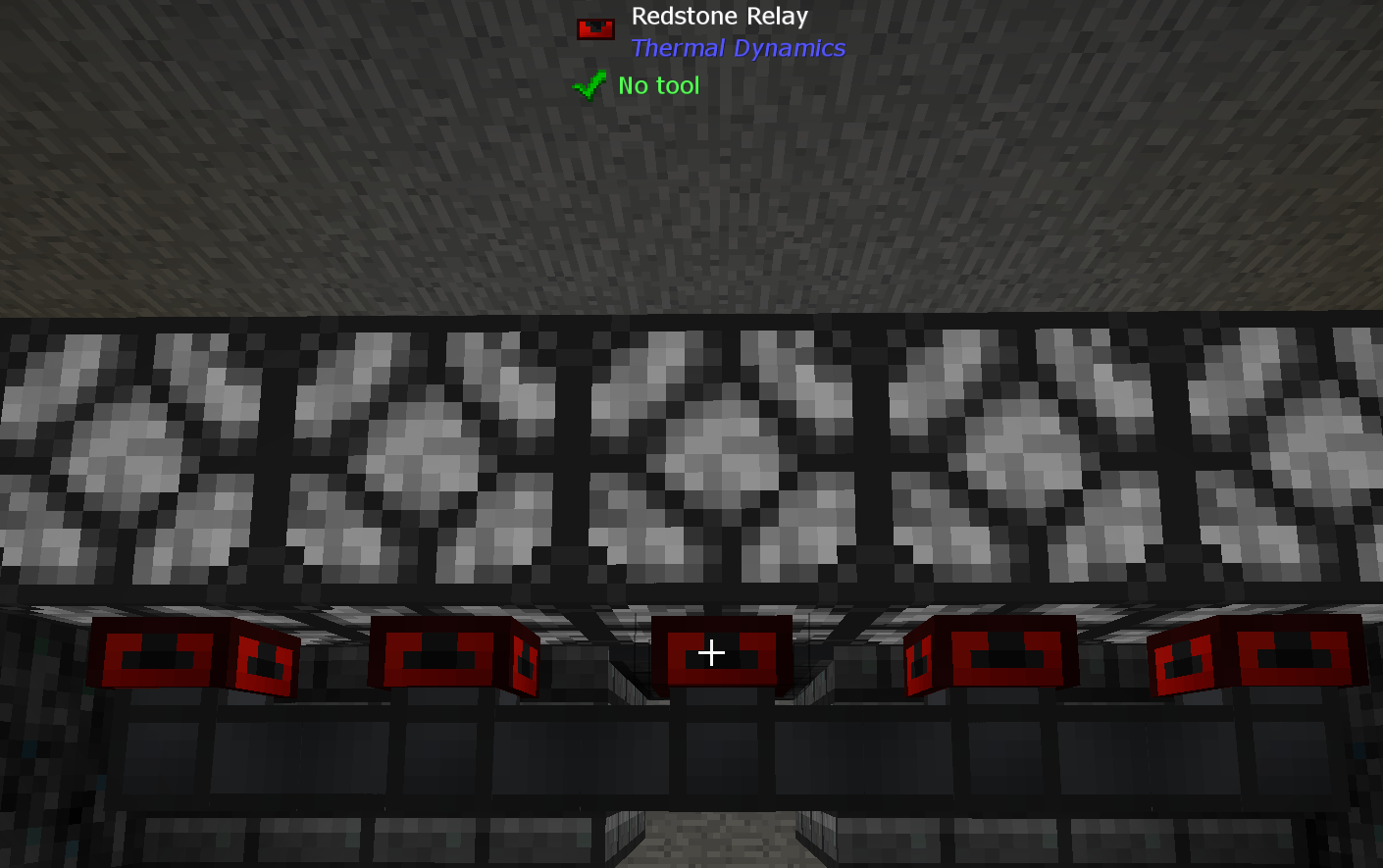Select the green checkmark icon
This screenshot has width=1383, height=868.
(x=589, y=85)
